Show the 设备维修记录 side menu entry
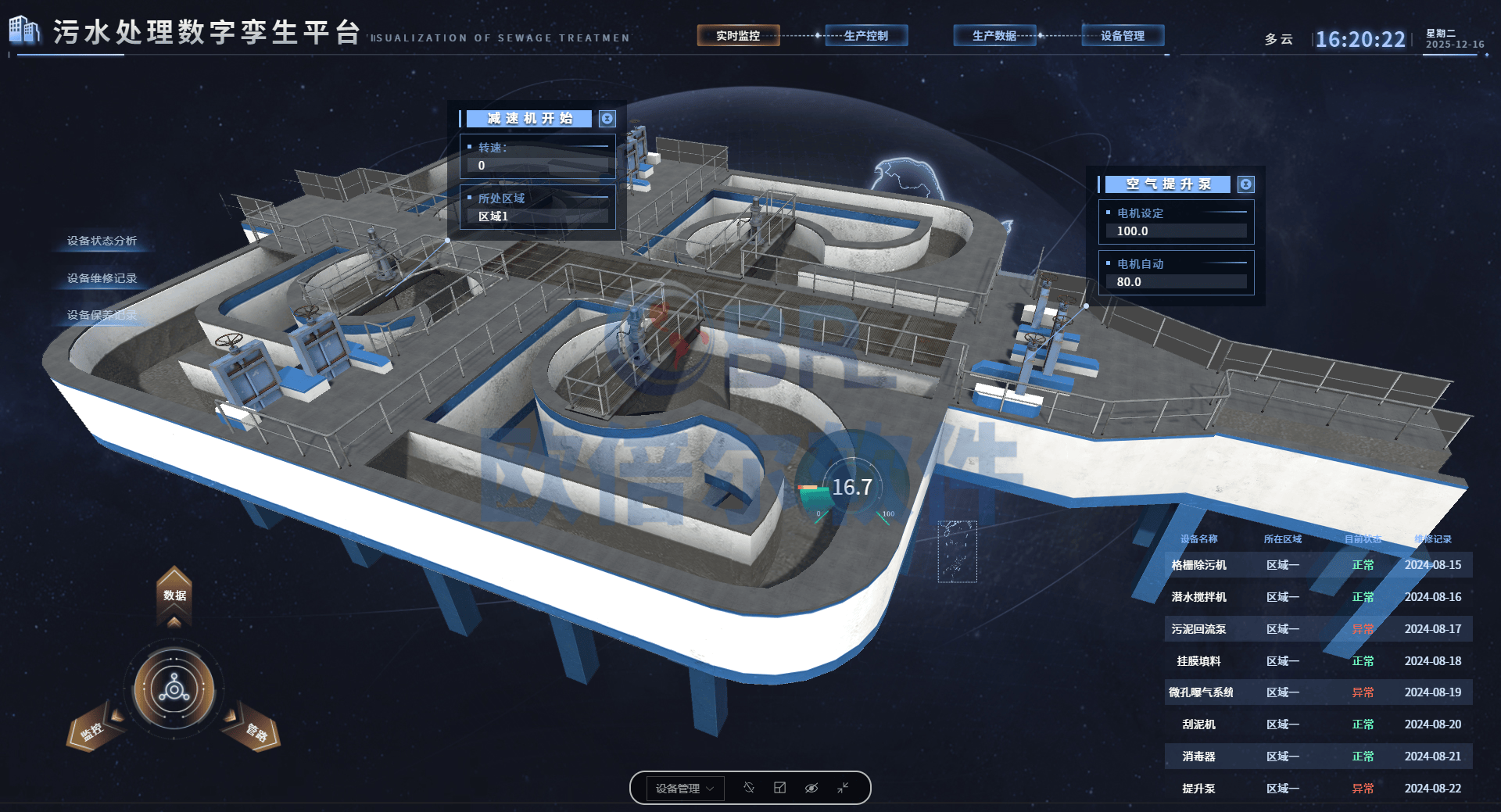This screenshot has height=812, width=1501. point(102,278)
